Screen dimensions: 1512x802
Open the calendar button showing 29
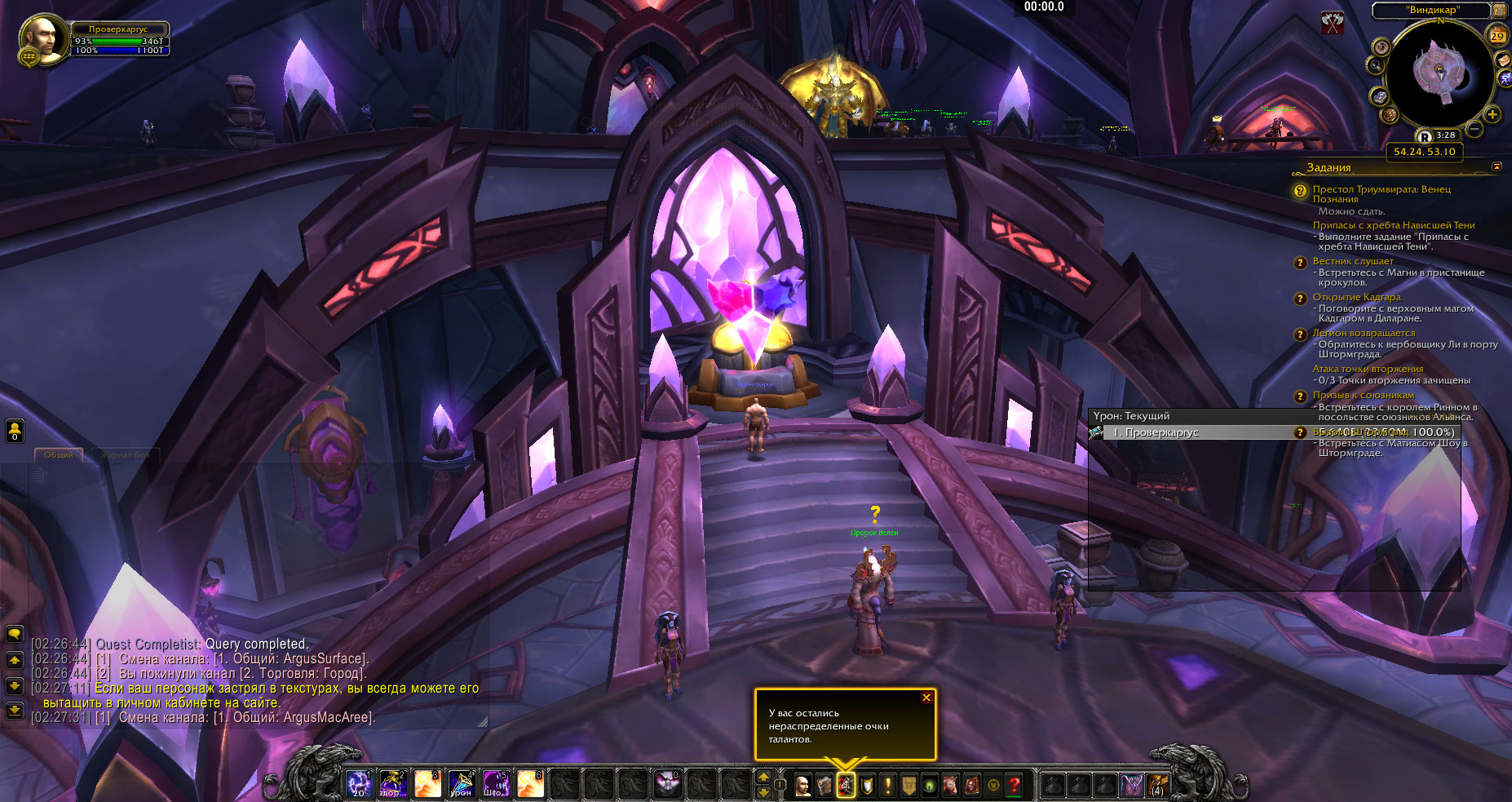pos(1497,35)
